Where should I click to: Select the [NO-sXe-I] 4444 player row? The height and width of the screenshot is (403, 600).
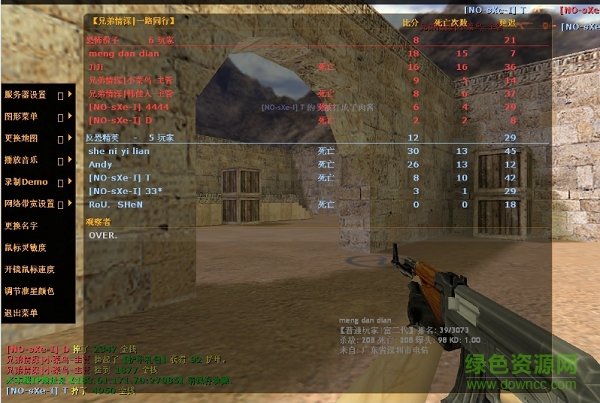[123, 106]
